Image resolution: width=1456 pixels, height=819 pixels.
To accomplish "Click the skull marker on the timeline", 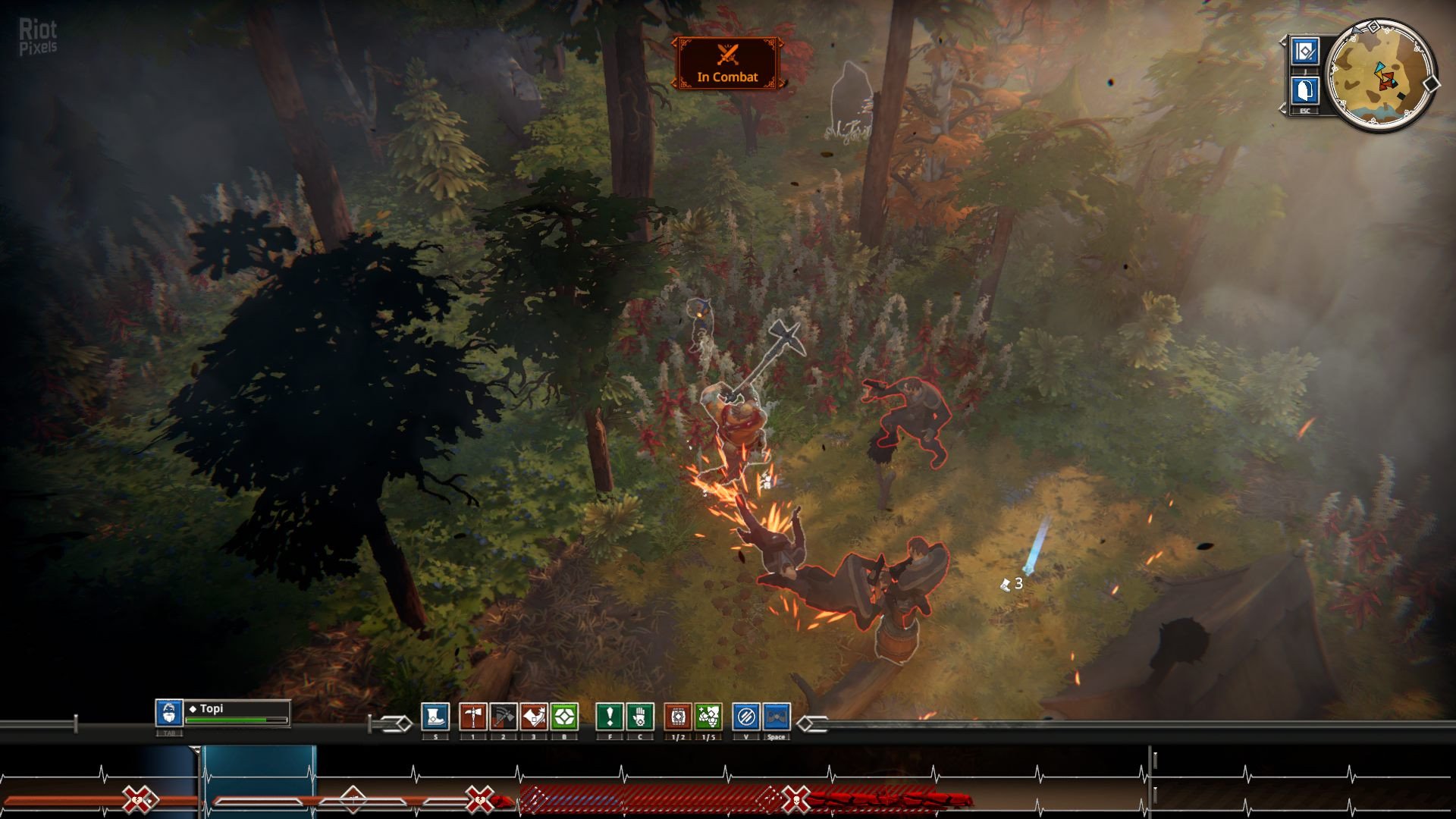I will click(796, 799).
